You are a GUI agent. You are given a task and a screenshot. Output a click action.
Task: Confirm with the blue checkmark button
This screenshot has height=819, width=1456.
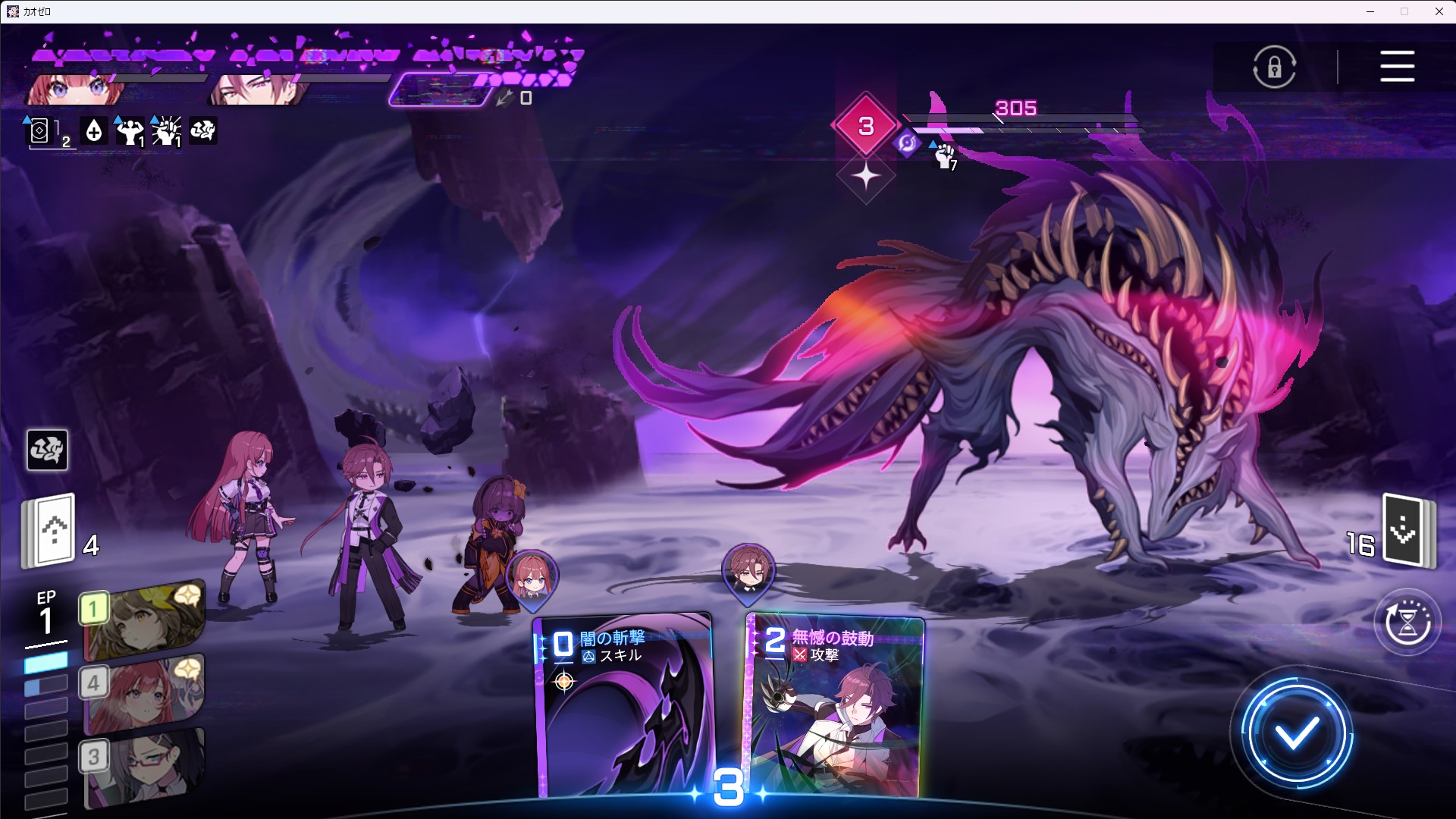[x=1297, y=733]
